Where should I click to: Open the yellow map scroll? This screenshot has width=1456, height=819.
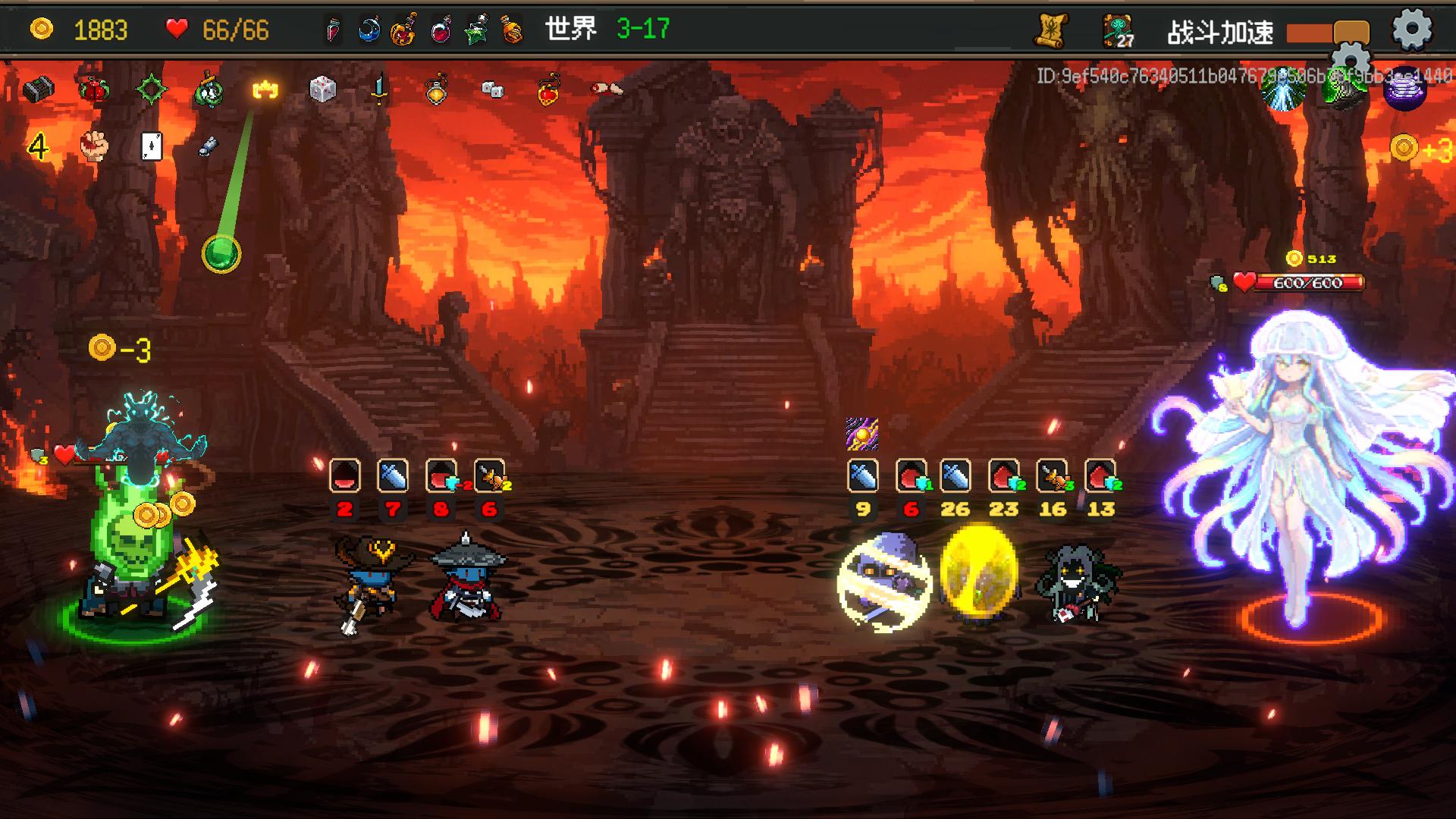point(1052,31)
